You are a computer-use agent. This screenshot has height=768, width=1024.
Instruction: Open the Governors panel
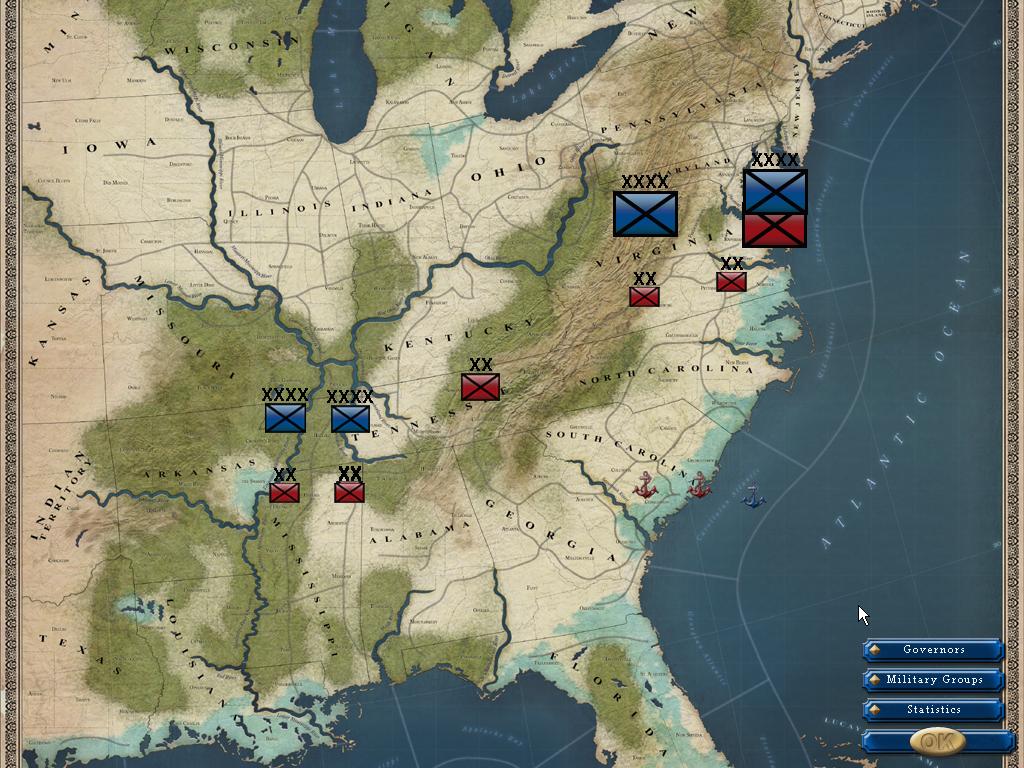point(933,650)
